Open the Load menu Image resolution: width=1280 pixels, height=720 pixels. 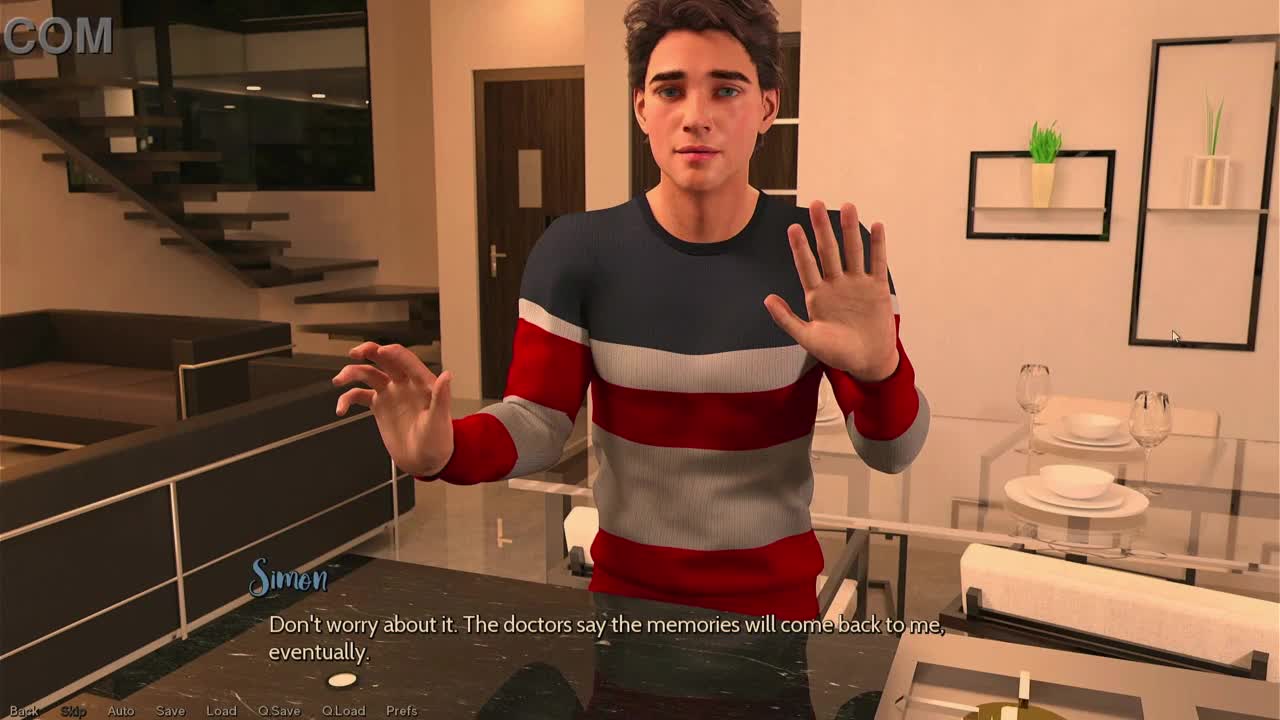pos(221,711)
